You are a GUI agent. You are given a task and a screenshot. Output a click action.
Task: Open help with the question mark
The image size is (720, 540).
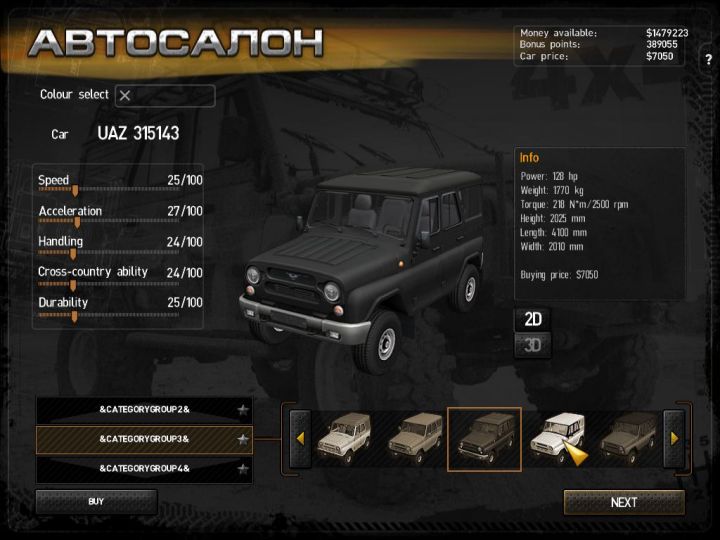[708, 60]
